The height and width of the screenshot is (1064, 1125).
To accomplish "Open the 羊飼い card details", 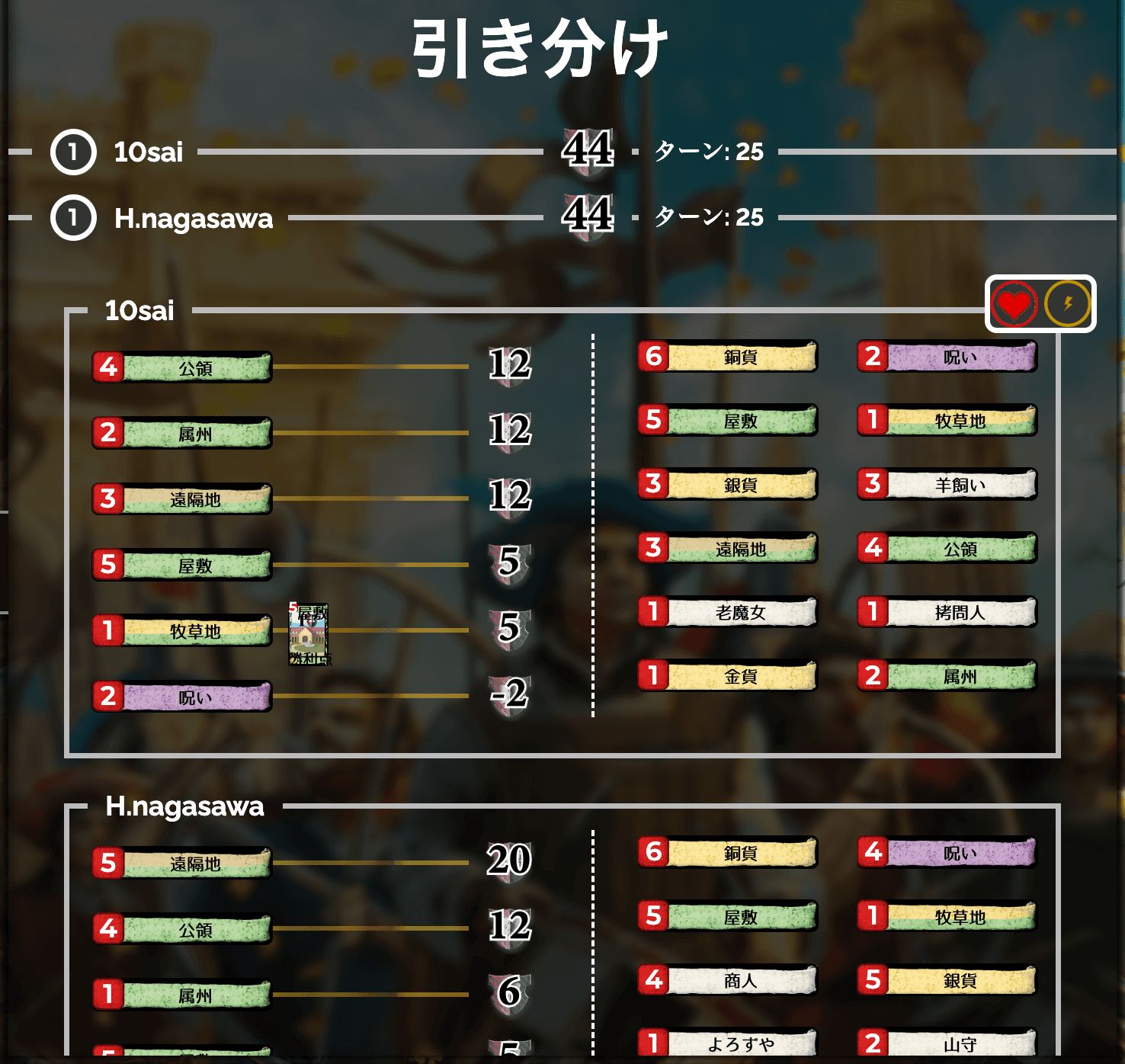I will (947, 484).
